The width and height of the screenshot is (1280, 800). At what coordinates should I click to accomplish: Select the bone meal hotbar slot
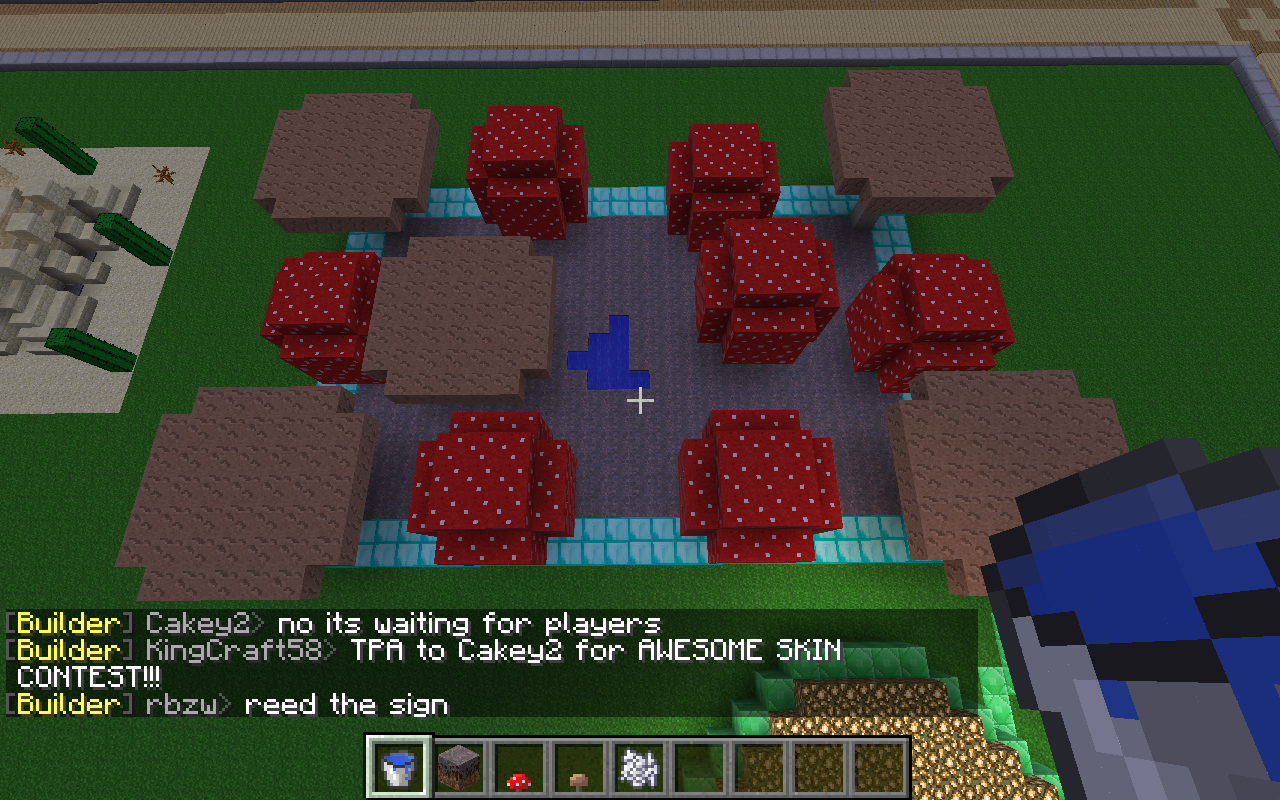637,768
